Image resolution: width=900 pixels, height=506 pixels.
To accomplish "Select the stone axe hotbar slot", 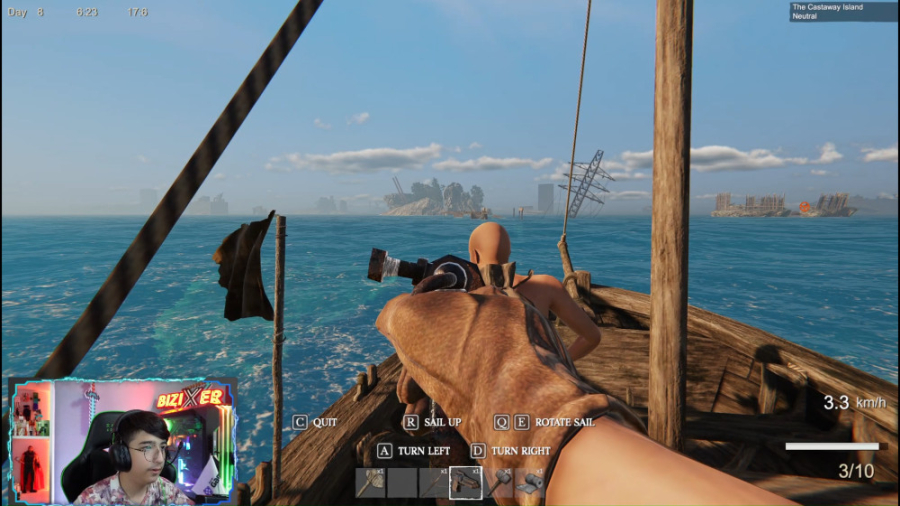I will pyautogui.click(x=371, y=483).
